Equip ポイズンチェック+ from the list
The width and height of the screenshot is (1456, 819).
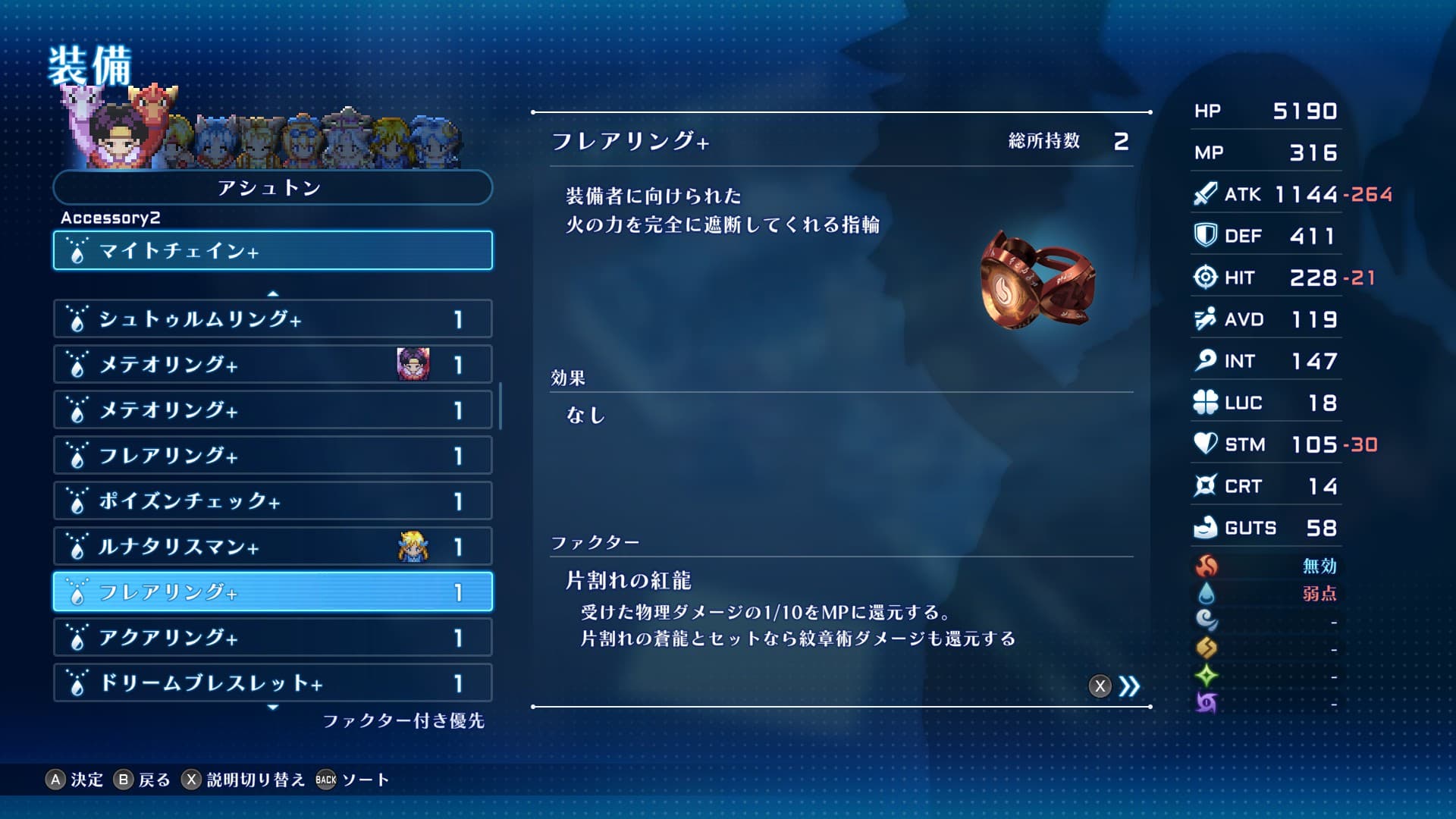click(272, 501)
